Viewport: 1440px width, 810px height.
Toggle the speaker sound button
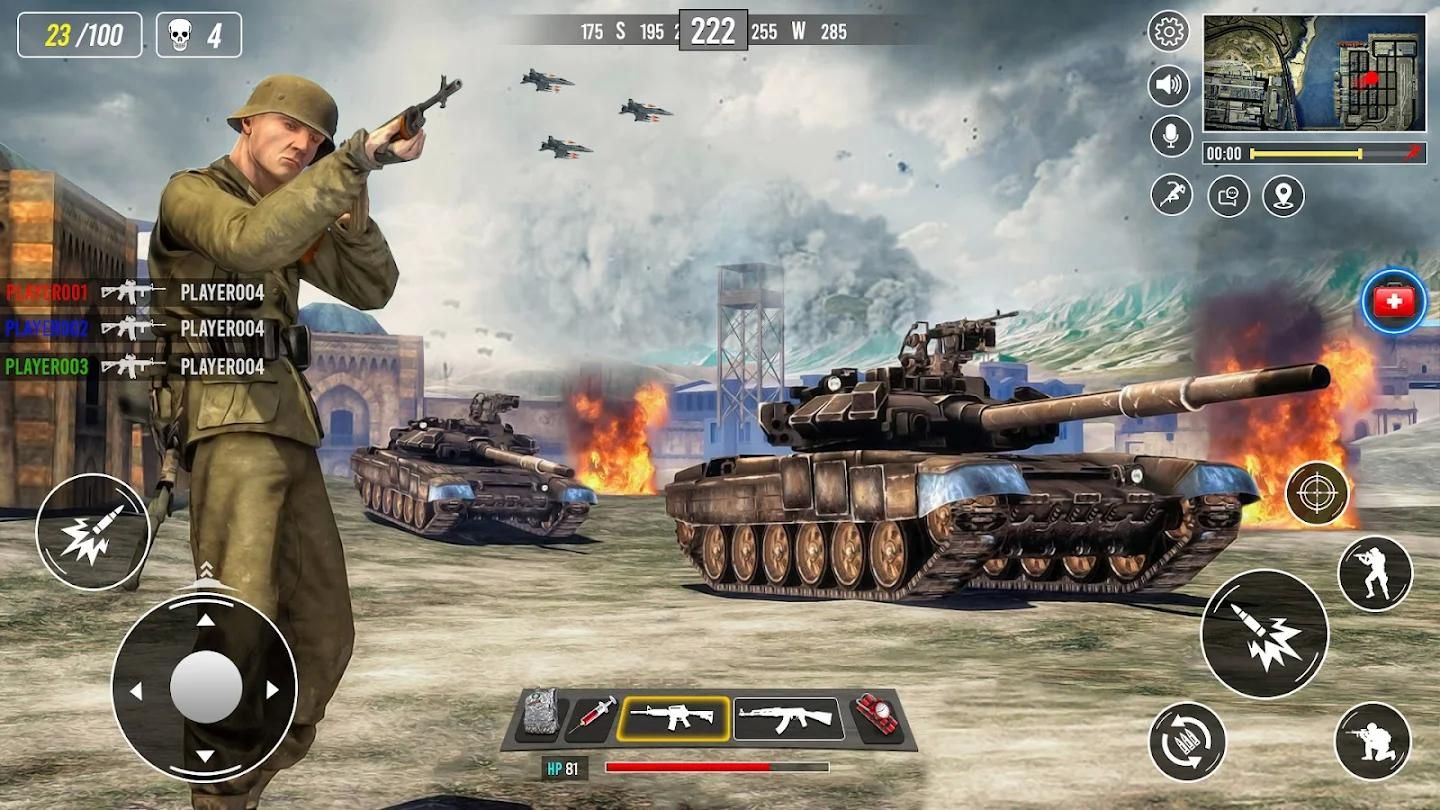1169,85
